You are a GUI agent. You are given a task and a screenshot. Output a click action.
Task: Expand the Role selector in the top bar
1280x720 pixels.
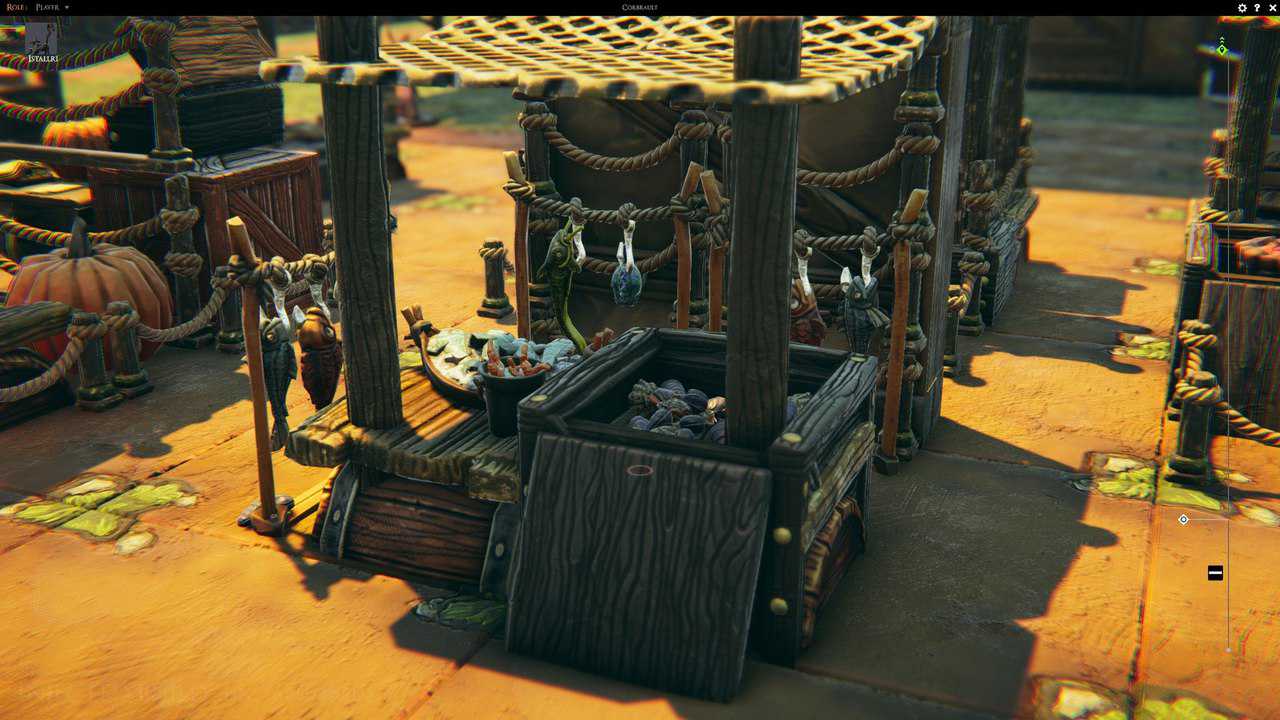coord(14,7)
